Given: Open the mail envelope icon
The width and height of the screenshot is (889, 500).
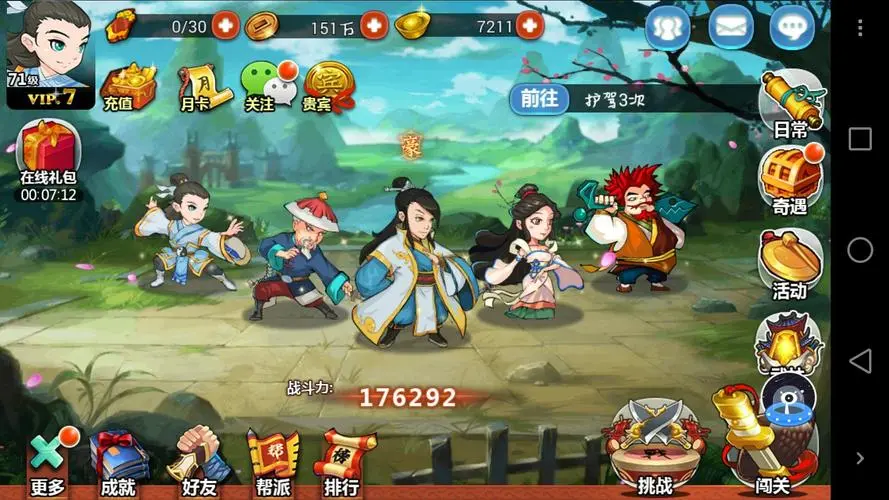Looking at the screenshot, I should coord(731,27).
